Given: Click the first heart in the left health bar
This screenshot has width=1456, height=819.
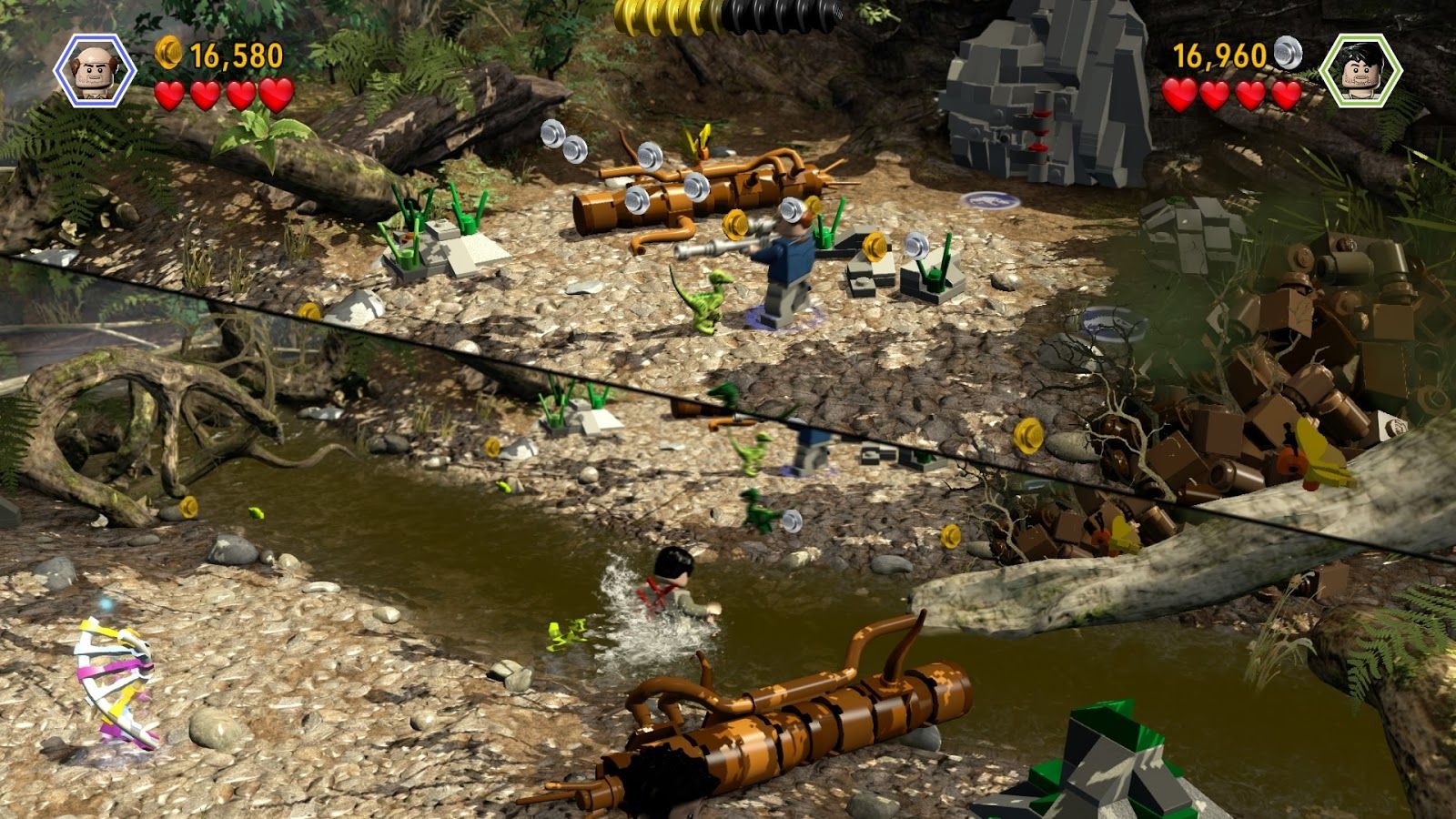Looking at the screenshot, I should click(x=171, y=94).
